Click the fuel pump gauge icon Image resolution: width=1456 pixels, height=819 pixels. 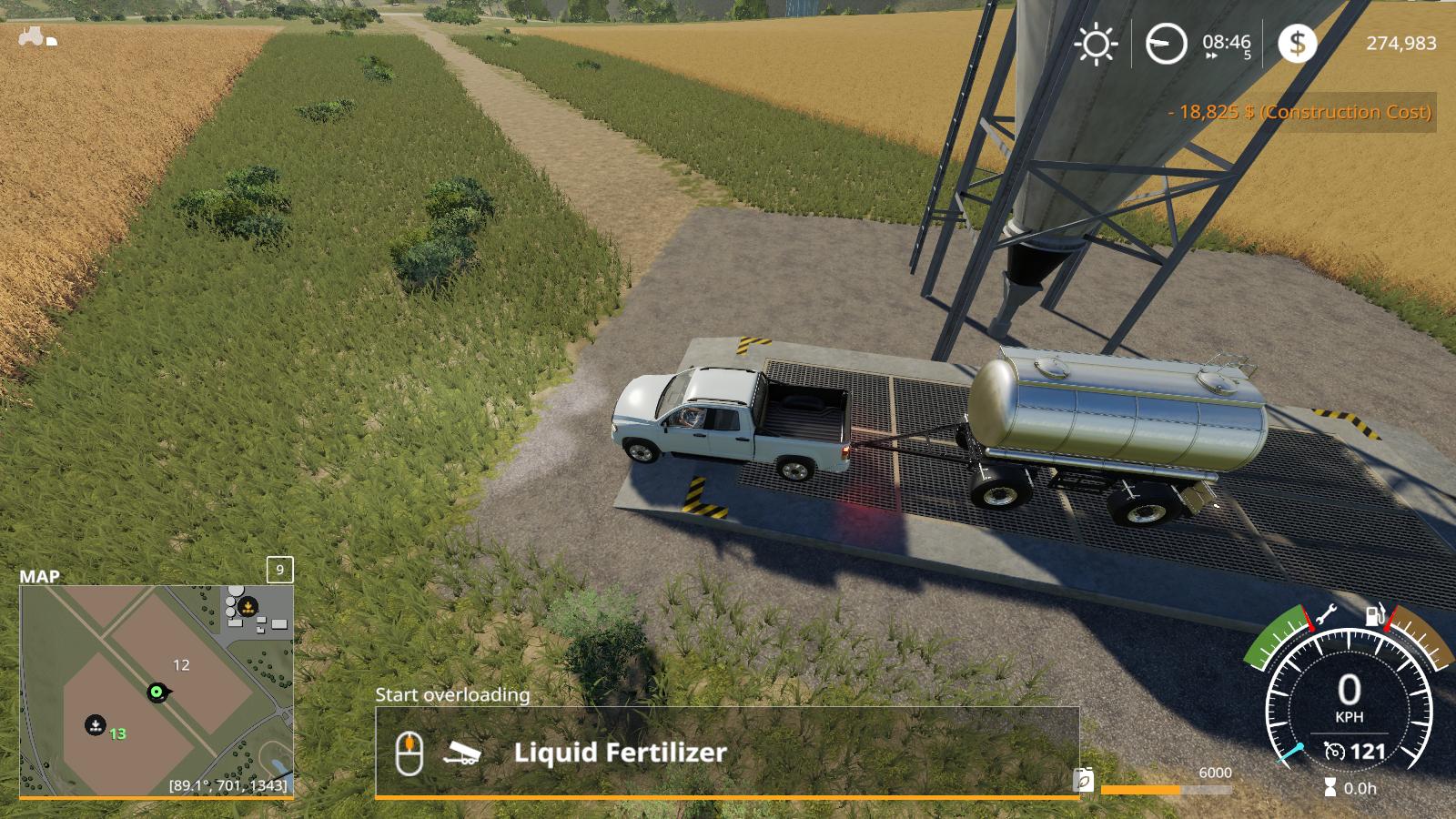[x=1374, y=615]
